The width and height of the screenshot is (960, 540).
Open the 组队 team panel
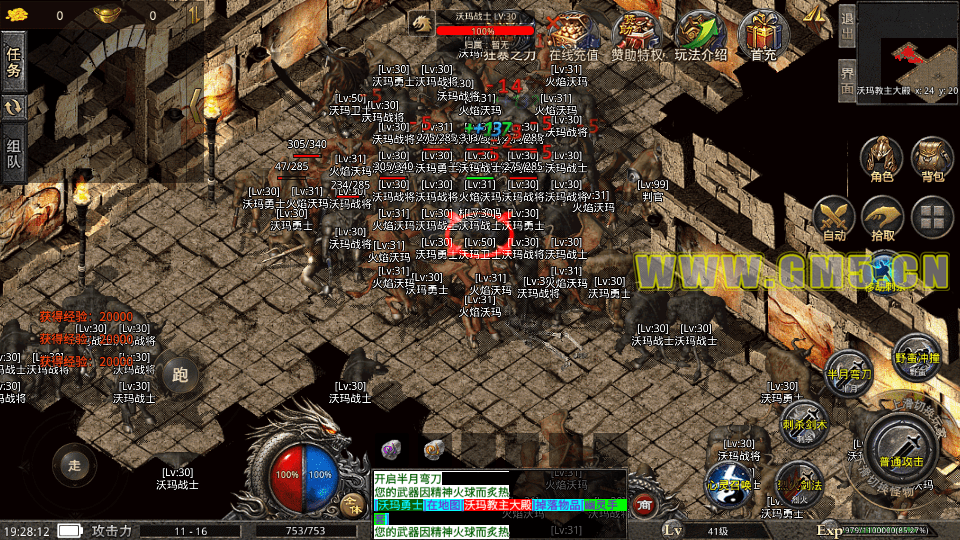pyautogui.click(x=14, y=153)
